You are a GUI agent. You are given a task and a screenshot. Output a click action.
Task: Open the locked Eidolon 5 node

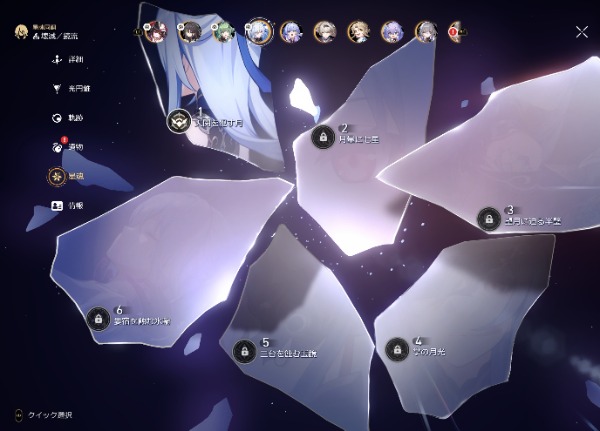pos(243,351)
